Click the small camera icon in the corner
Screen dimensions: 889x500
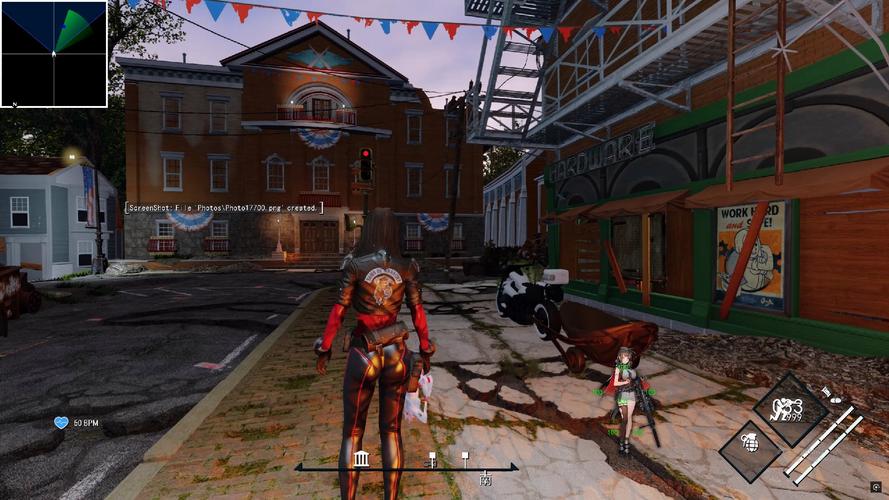(876, 487)
